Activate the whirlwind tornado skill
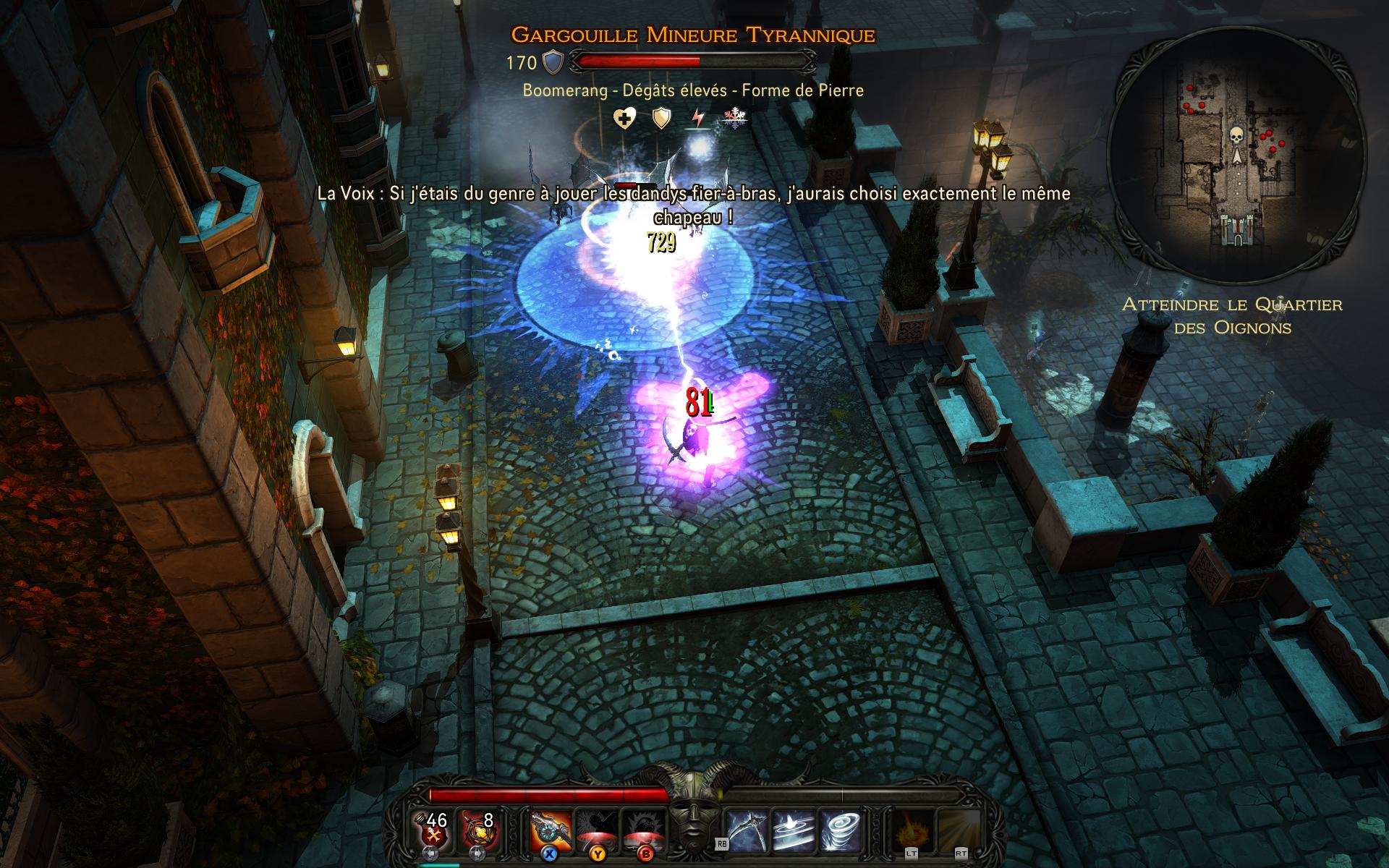This screenshot has height=868, width=1389. coord(841,830)
